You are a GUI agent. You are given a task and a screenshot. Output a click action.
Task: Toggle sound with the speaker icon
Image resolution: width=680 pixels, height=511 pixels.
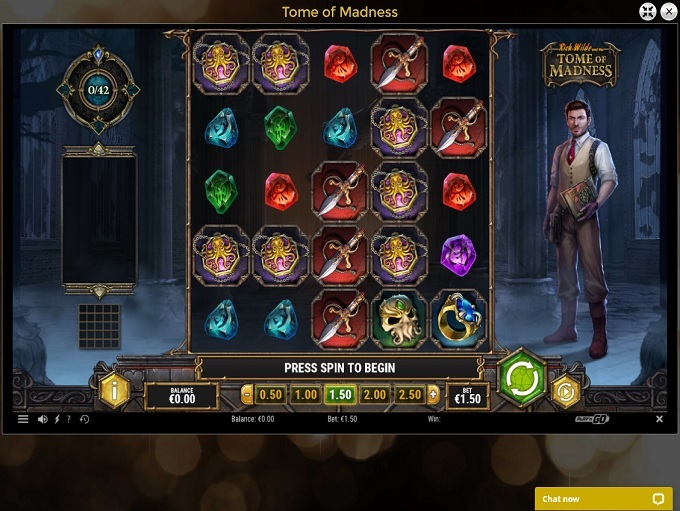(x=42, y=419)
